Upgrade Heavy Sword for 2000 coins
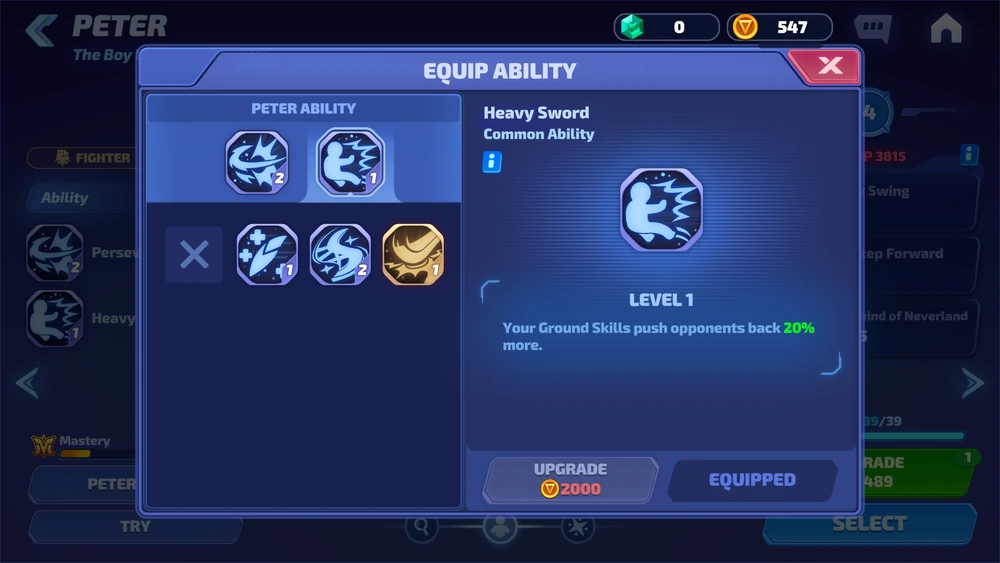Image resolution: width=1000 pixels, height=563 pixels. coord(571,479)
